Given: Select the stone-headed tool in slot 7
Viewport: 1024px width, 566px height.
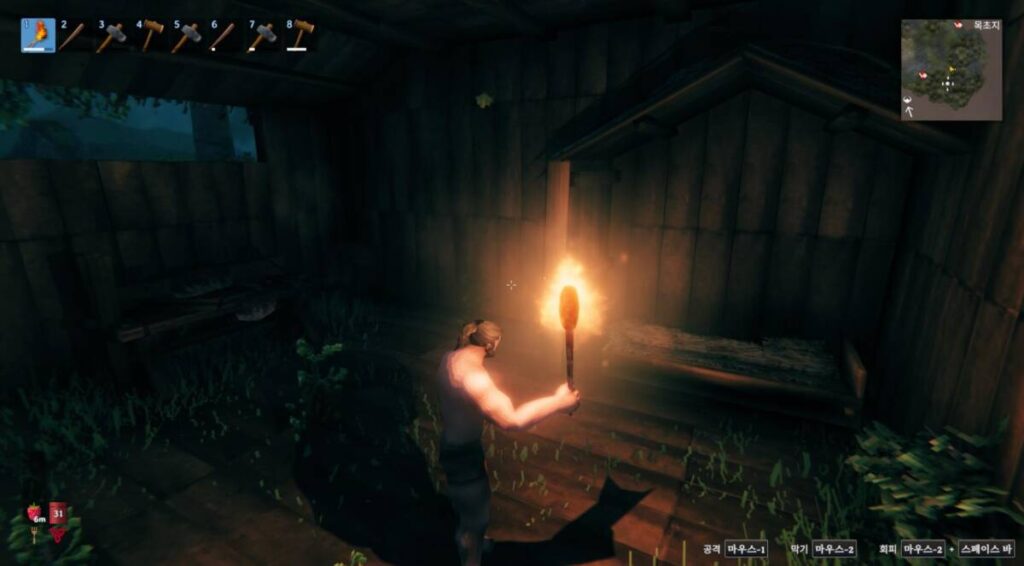Looking at the screenshot, I should (x=261, y=37).
